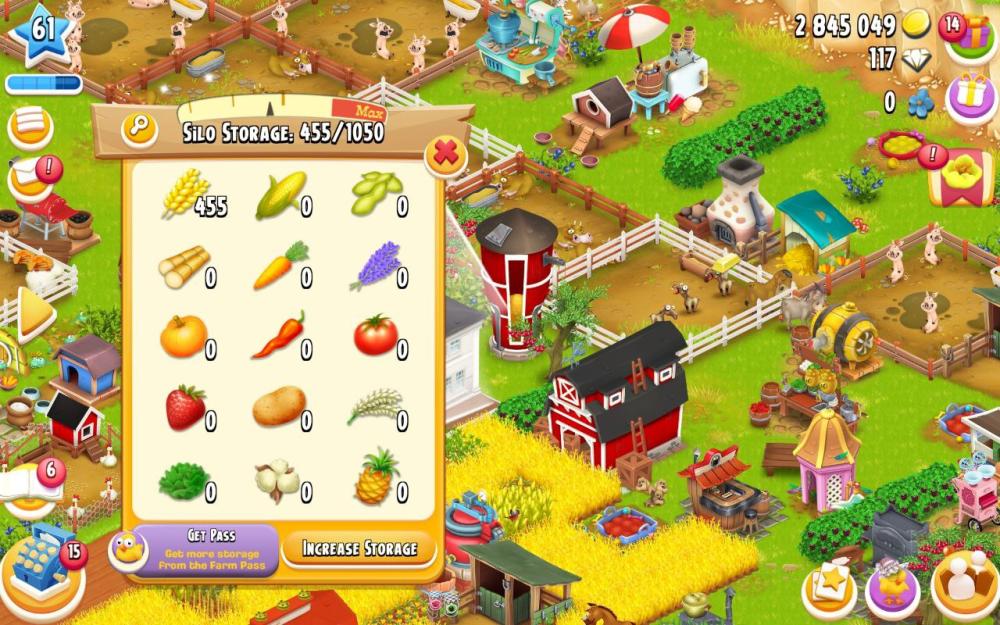Pick the tomato item slot
Image resolution: width=1000 pixels, height=625 pixels.
(376, 335)
